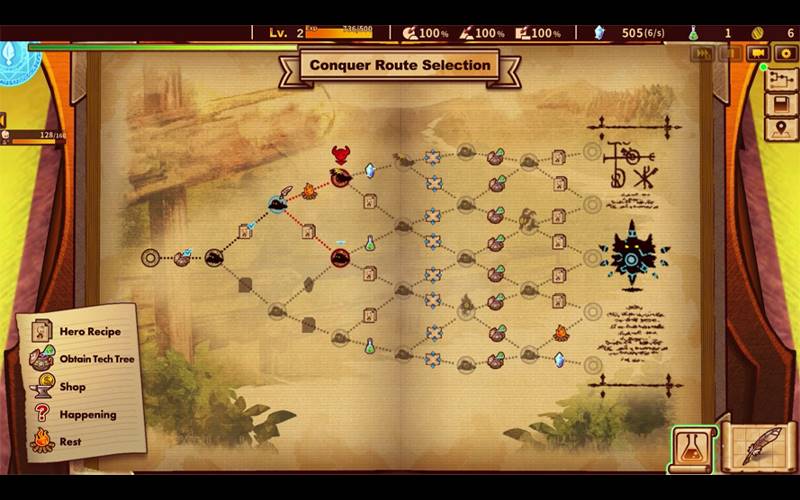
Task: Choose the current blue-ringed node with quill
Action: point(278,203)
